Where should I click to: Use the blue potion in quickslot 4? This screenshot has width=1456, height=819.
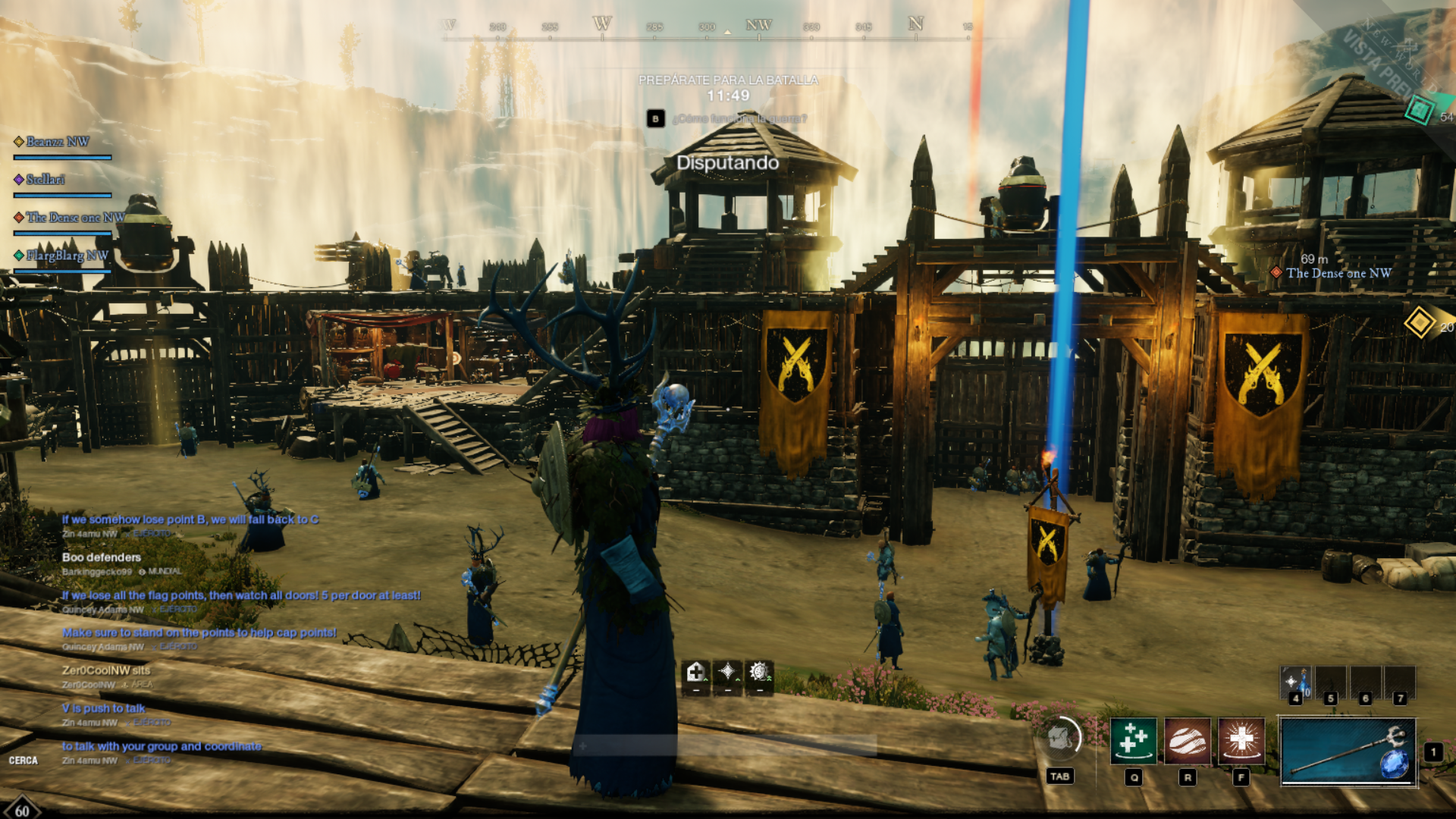[1295, 682]
